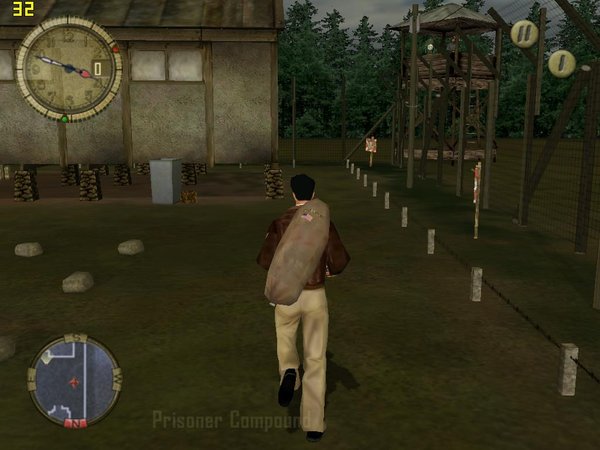Pause the game with the pause button
The width and height of the screenshot is (600, 450).
(524, 33)
